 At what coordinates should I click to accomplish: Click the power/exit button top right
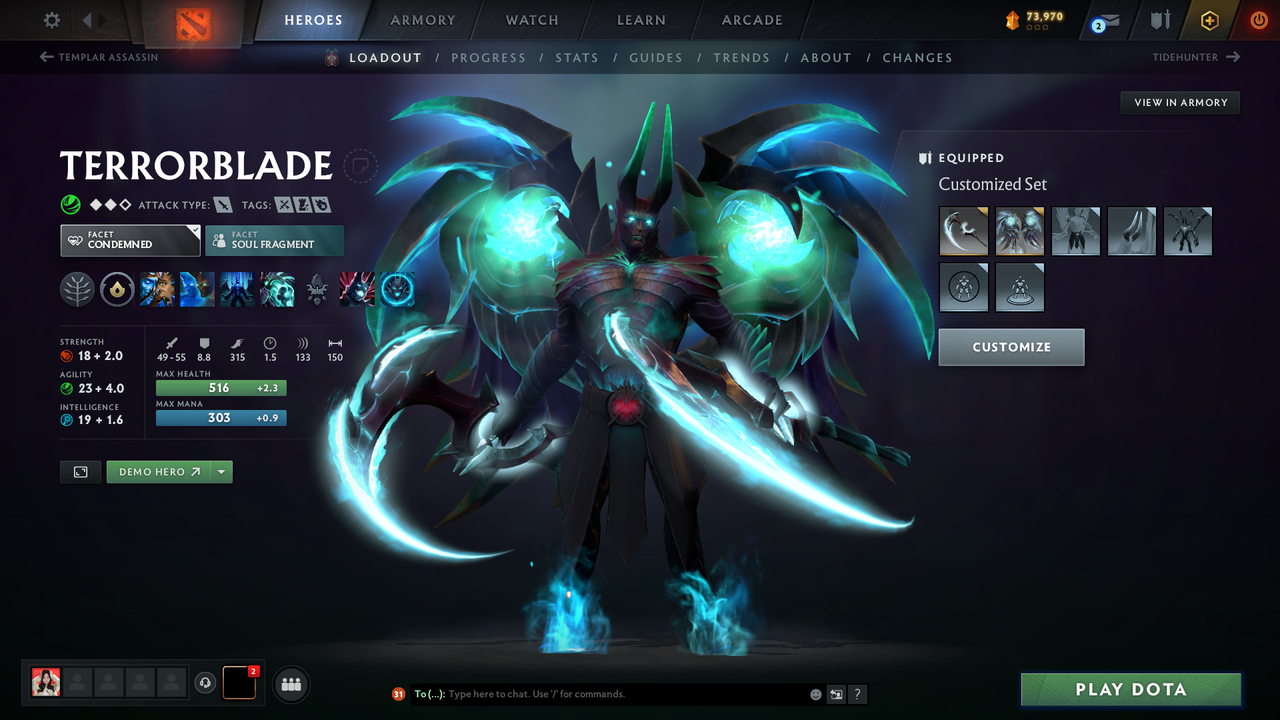1259,19
